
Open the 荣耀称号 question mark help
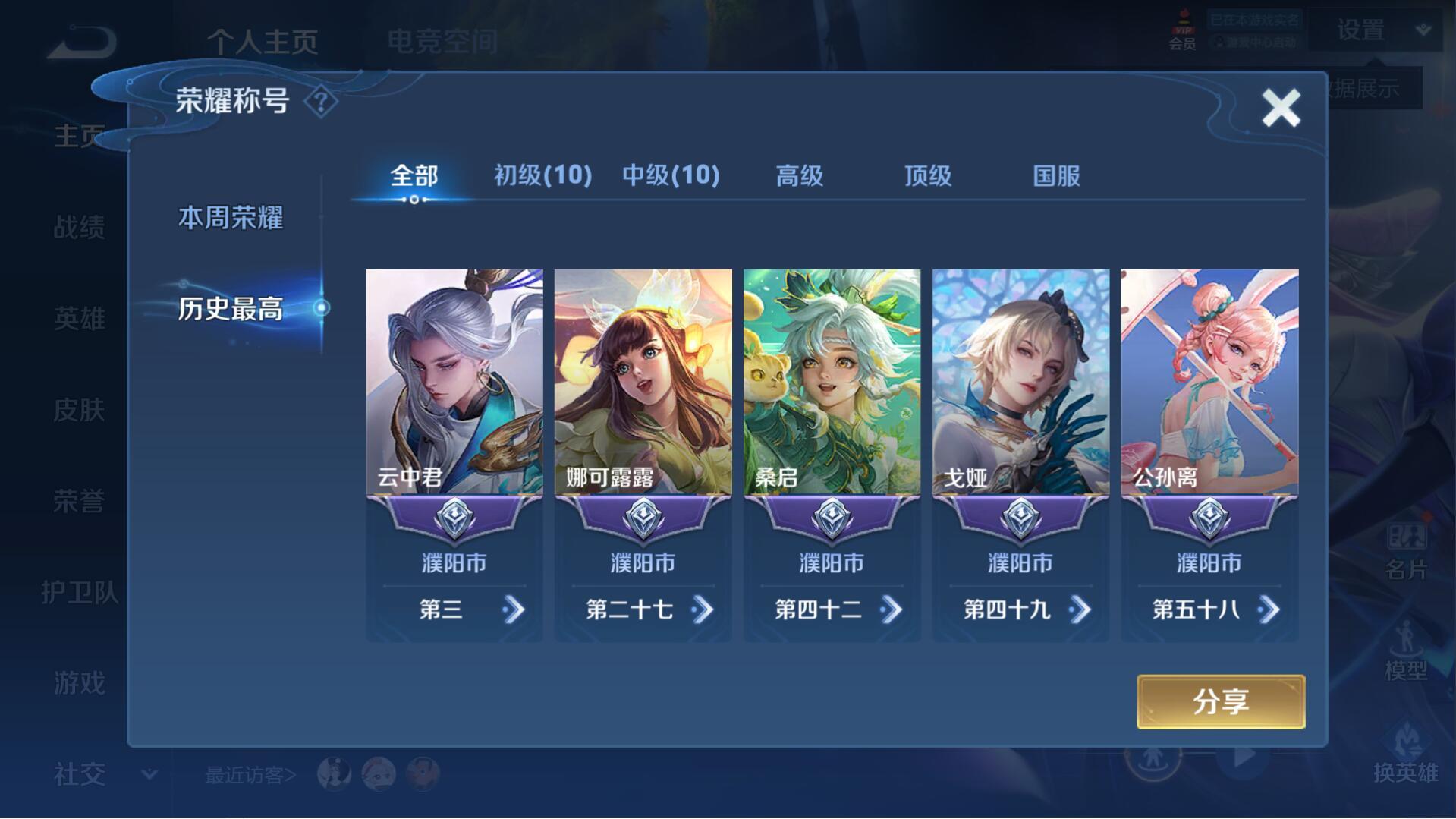pyautogui.click(x=321, y=102)
